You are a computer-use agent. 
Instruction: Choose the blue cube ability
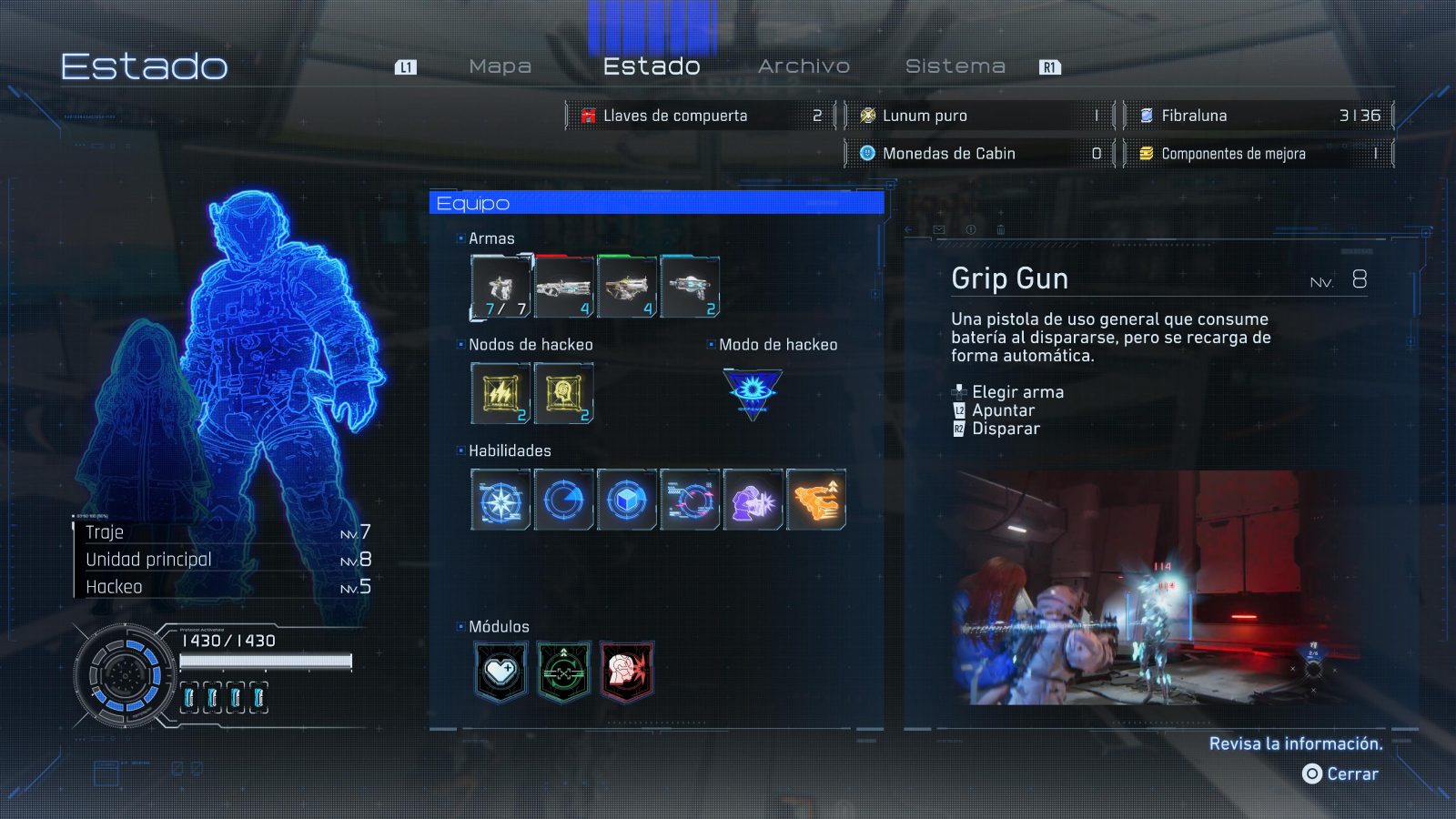click(626, 500)
